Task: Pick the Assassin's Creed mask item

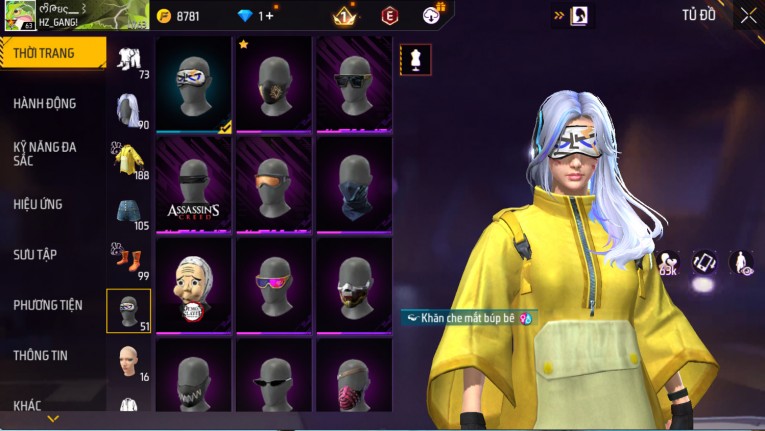Action: [193, 184]
